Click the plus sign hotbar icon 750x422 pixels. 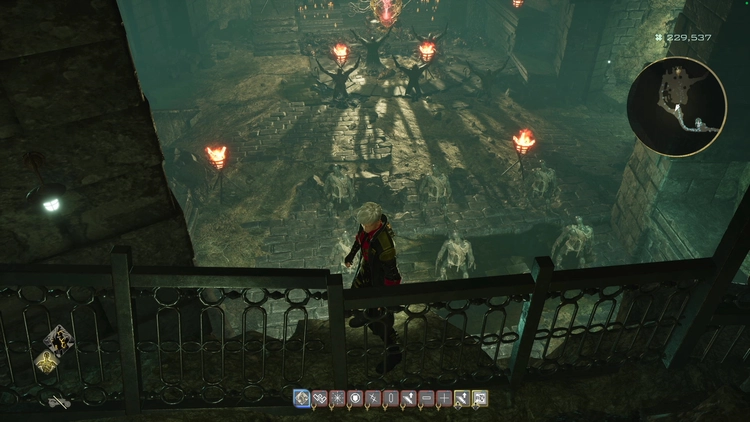(x=445, y=398)
